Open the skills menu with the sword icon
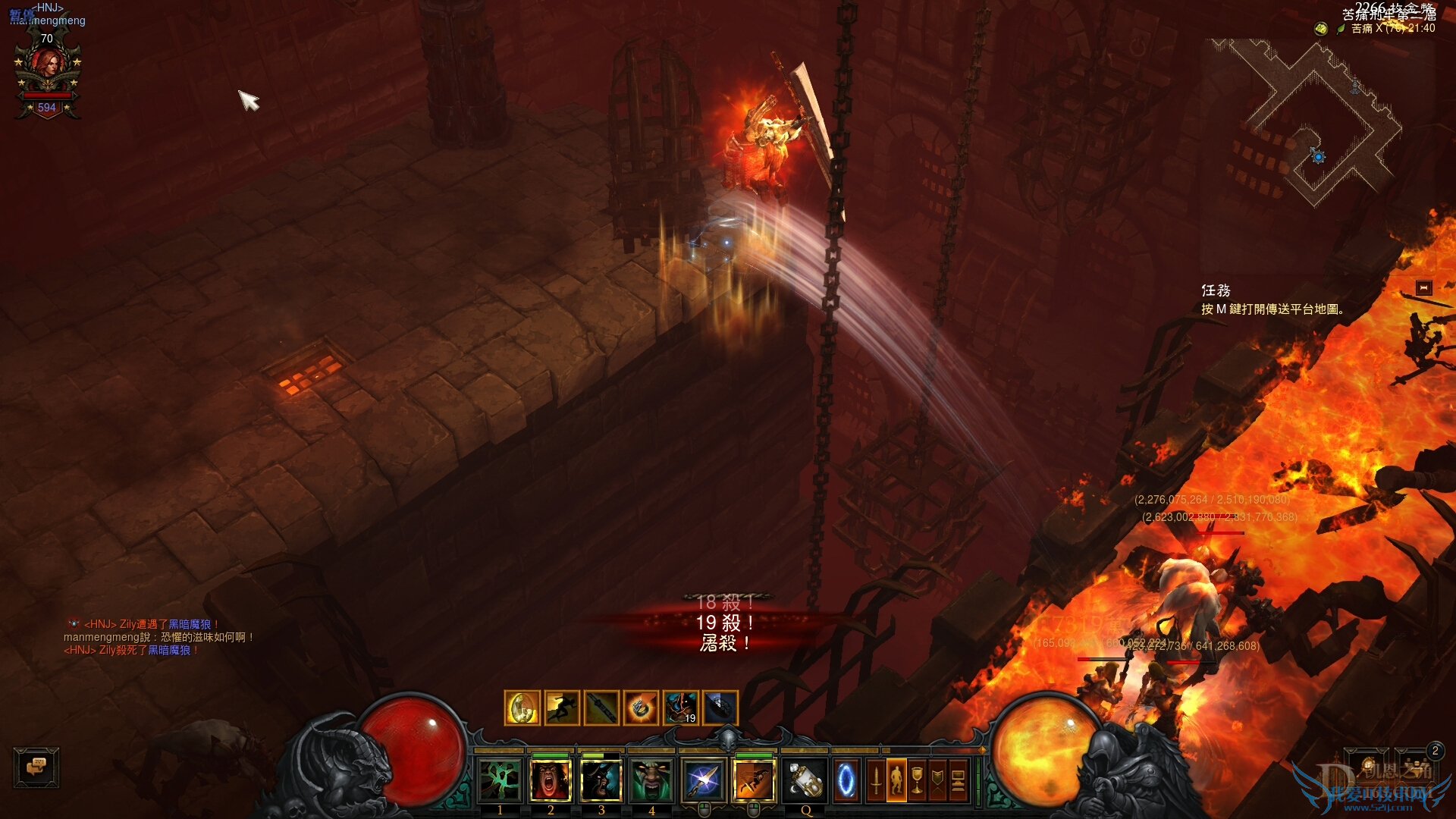 click(x=876, y=780)
